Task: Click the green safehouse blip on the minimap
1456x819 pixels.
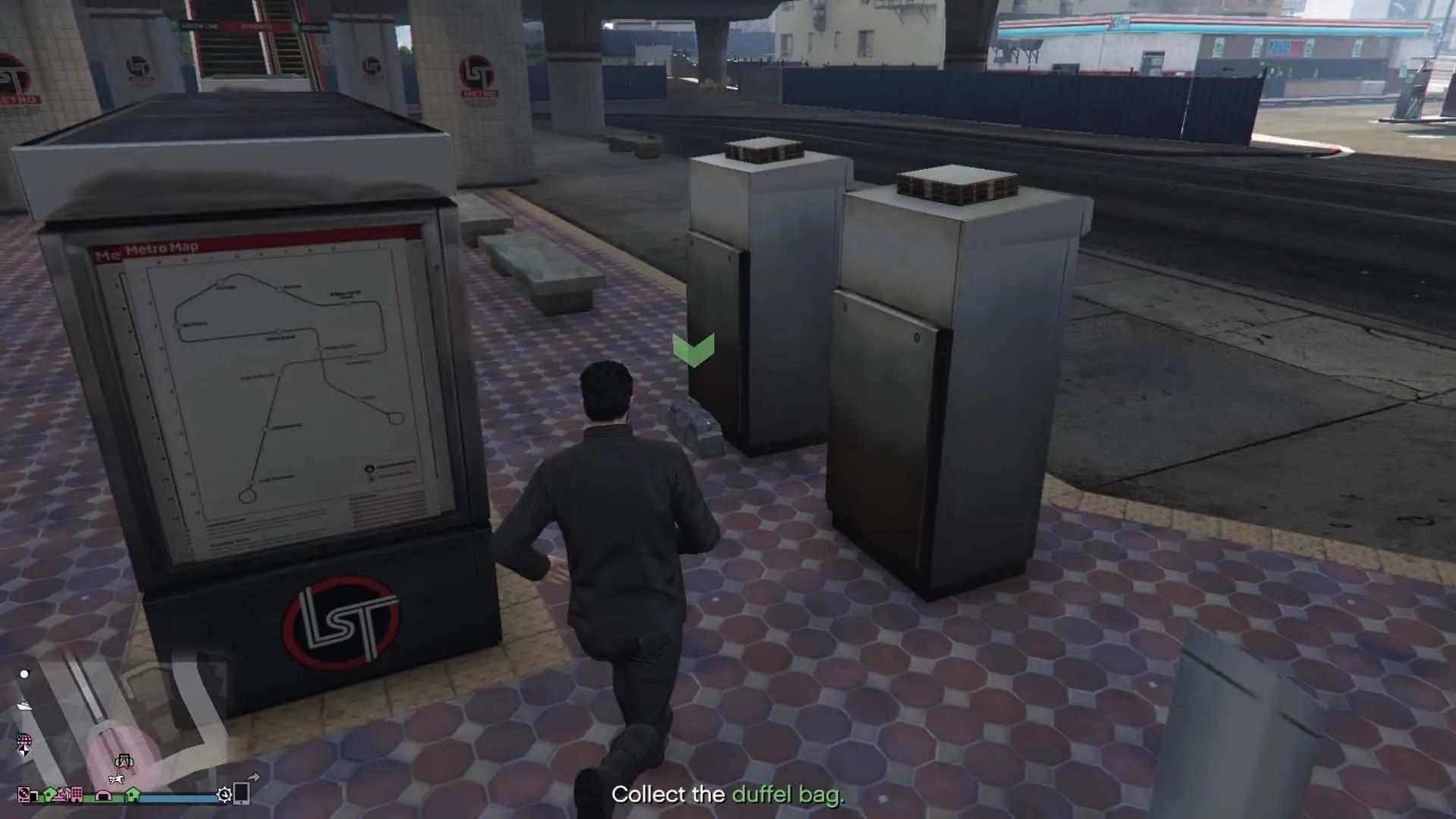Action: coord(49,795)
